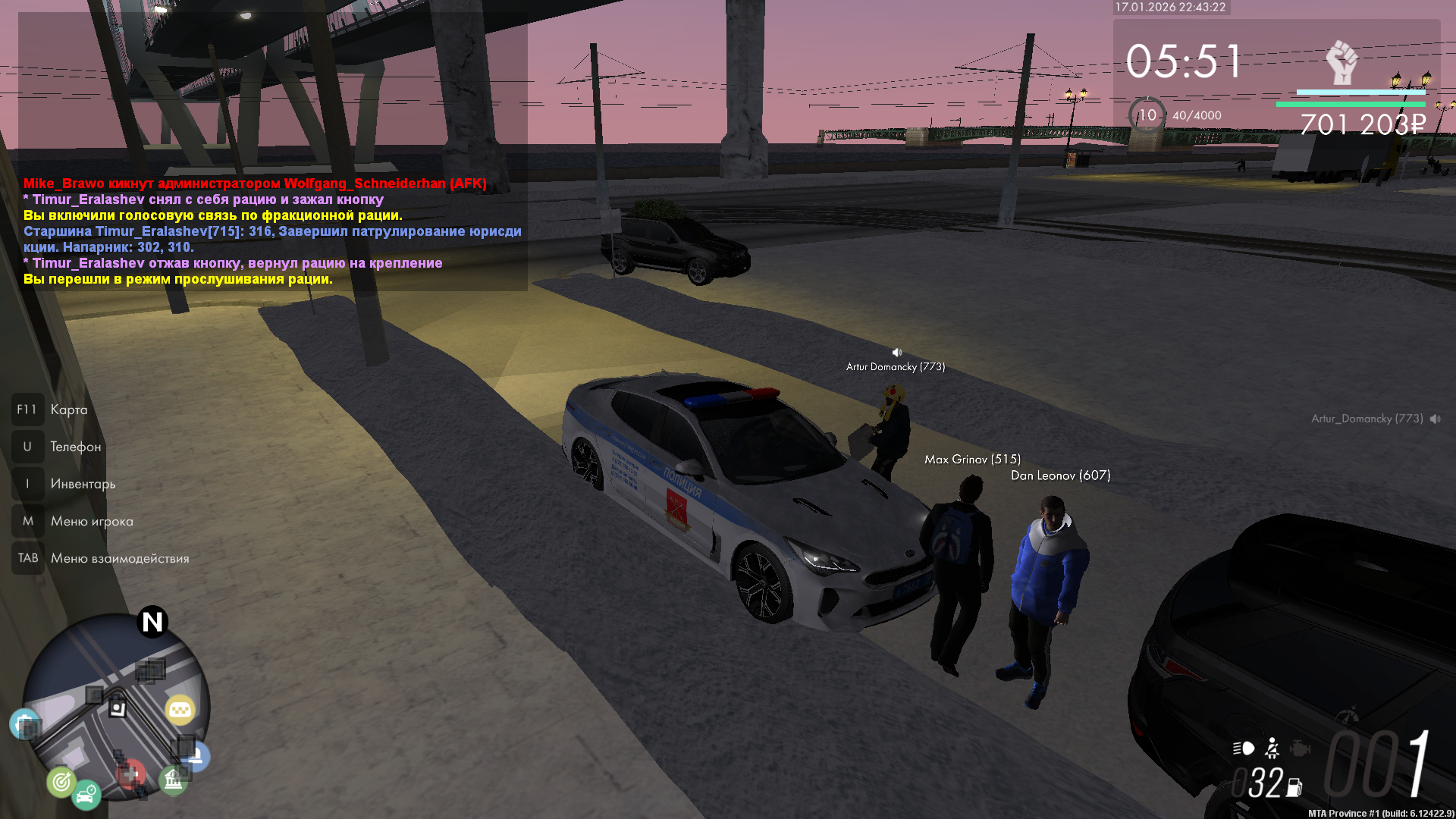Select the green bank building map marker
The image size is (1456, 819).
173,780
